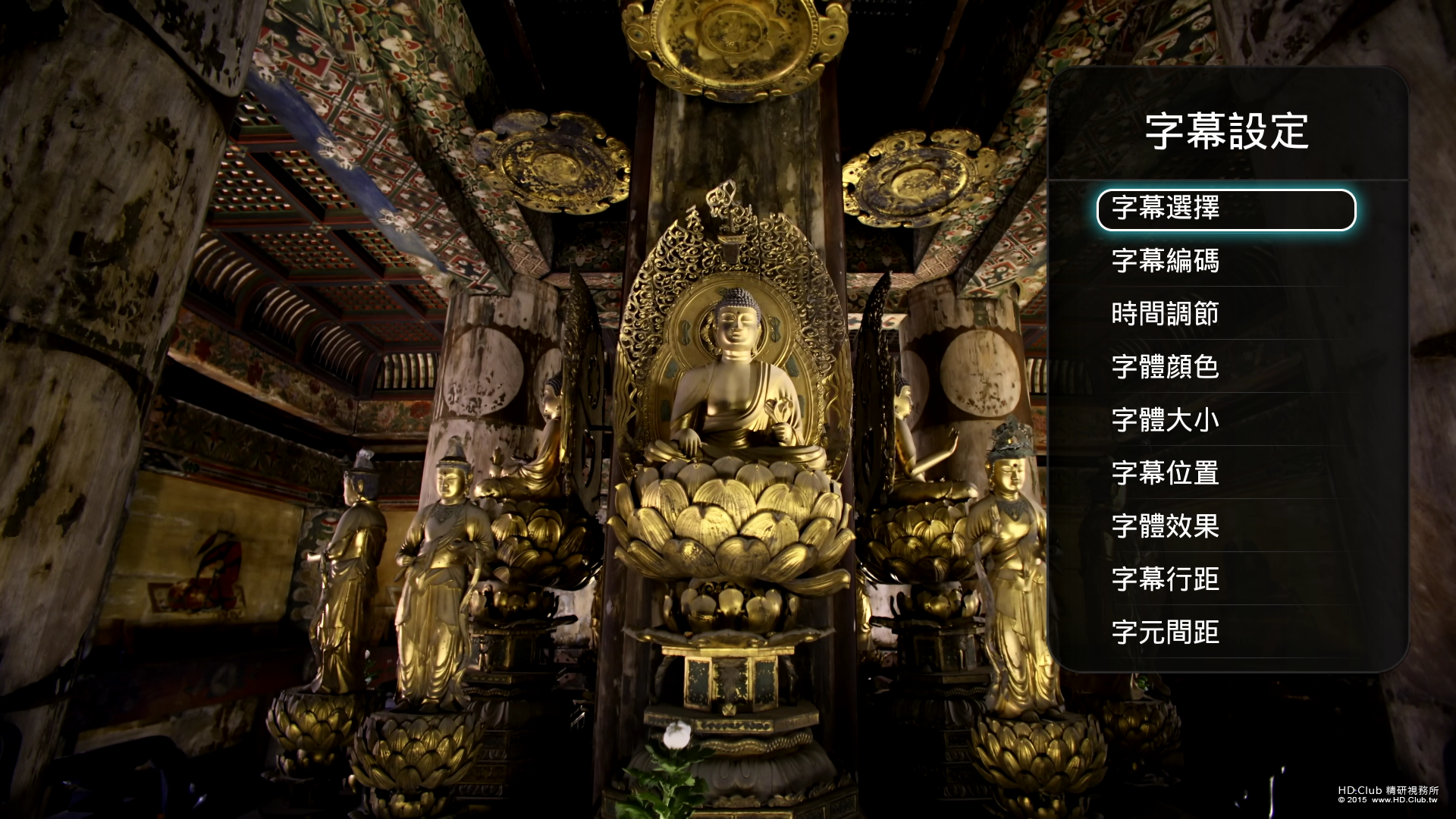Screen dimensions: 1456x819
Task: Open the 字體顏色 font color setting
Action: coord(1165,367)
